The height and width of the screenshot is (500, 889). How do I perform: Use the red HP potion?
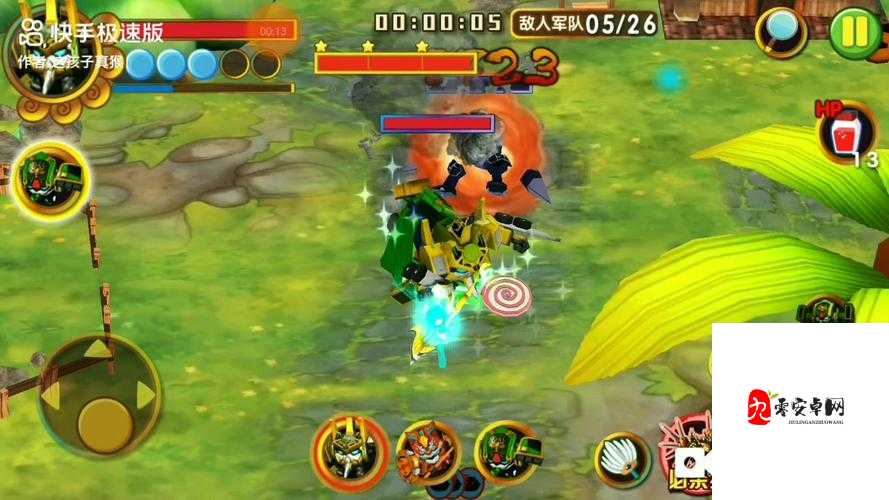point(839,135)
